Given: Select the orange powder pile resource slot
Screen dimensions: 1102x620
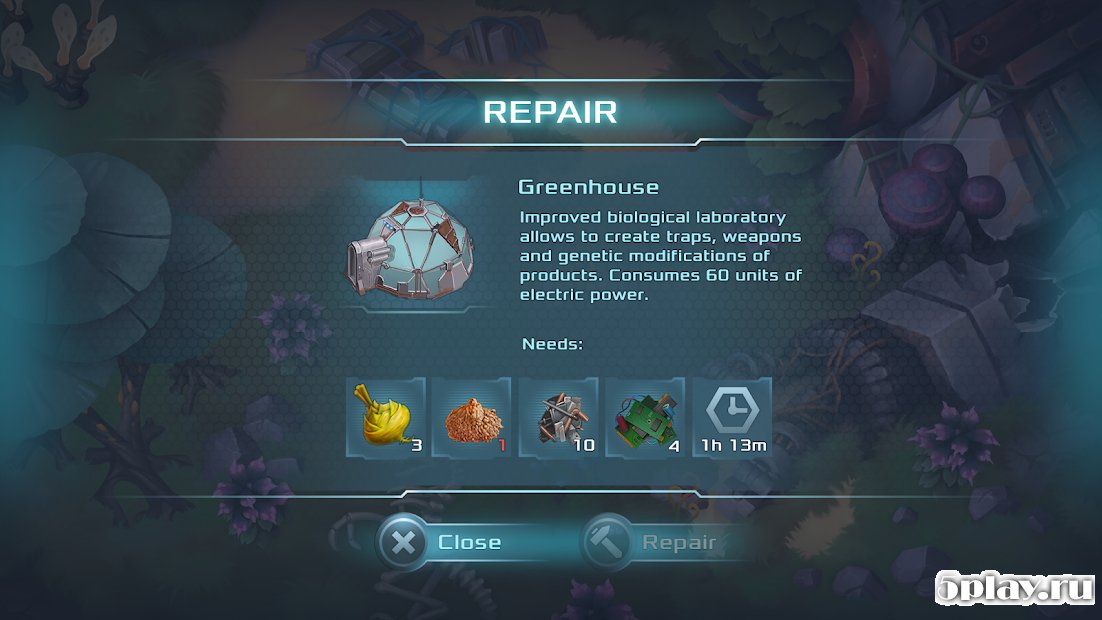Looking at the screenshot, I should (x=472, y=417).
